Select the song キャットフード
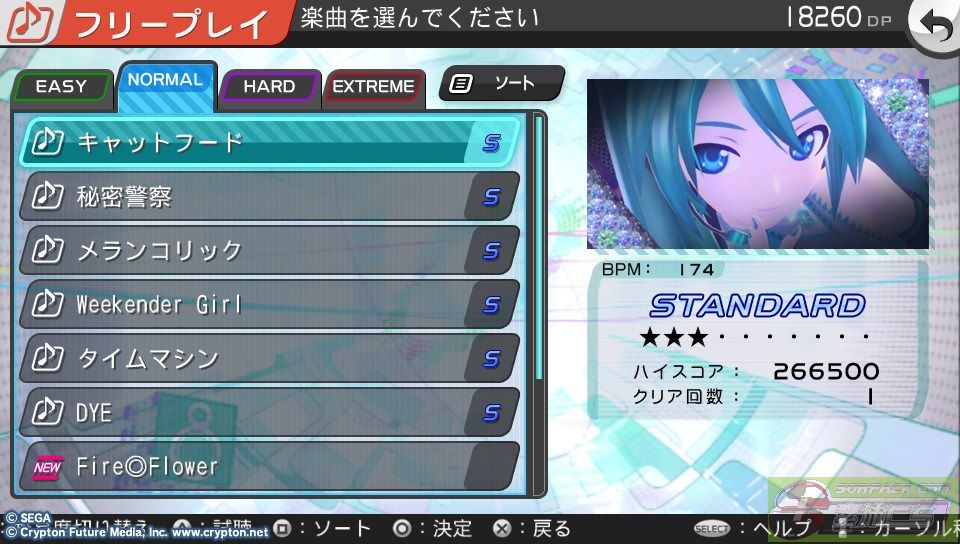 270,142
